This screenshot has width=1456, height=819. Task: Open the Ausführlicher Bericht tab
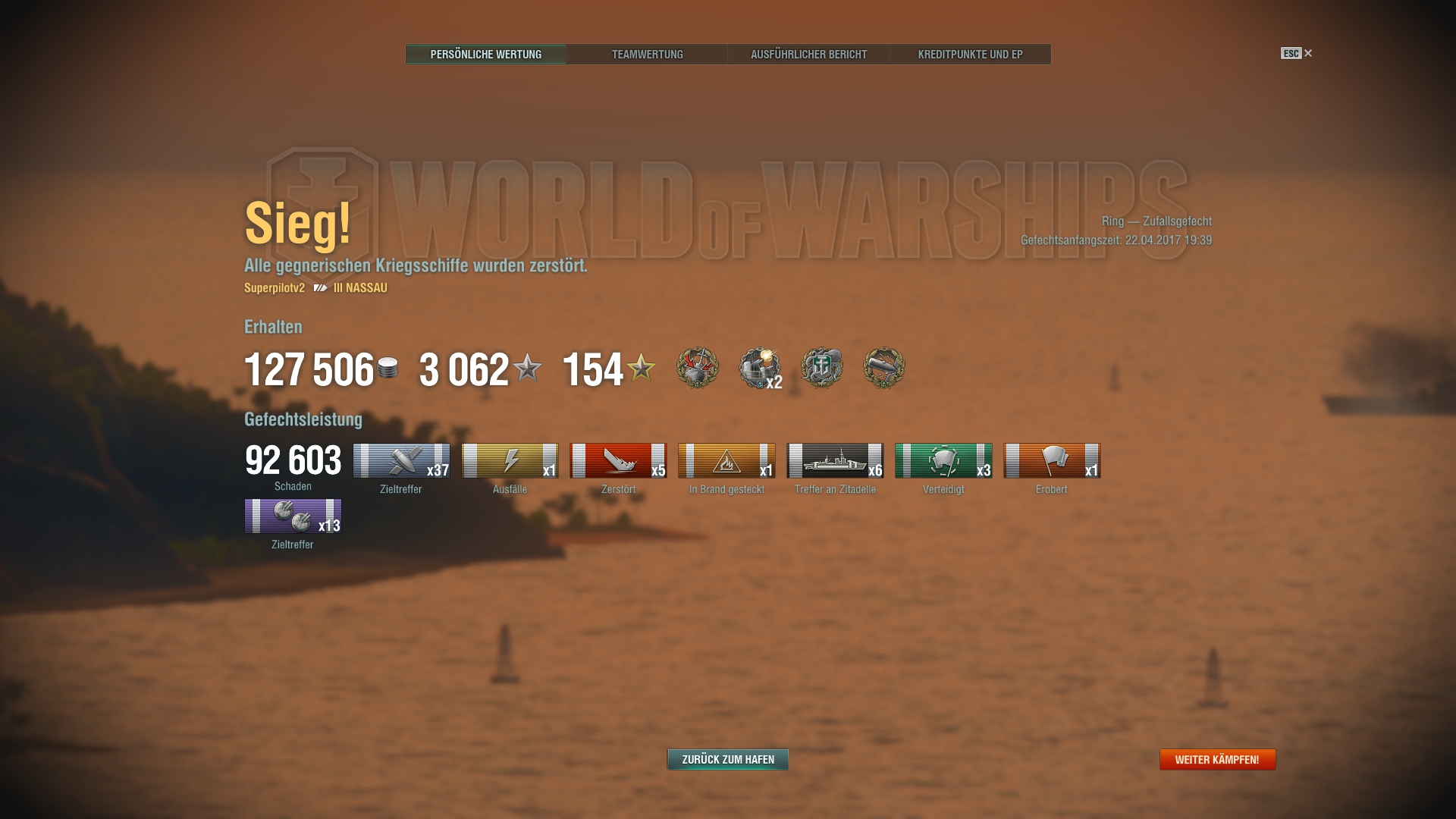pos(808,54)
